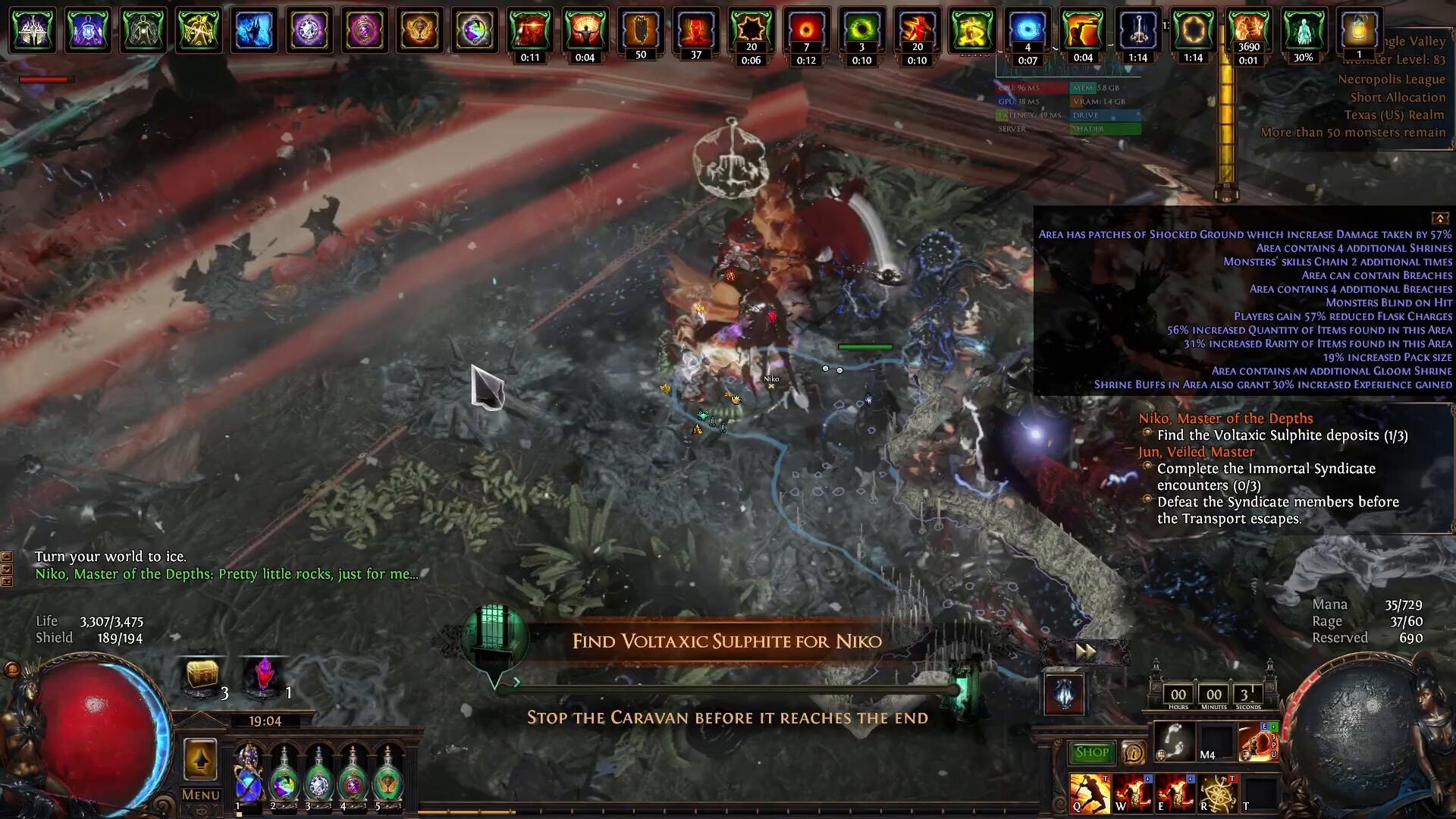
Task: Activate the leaping warrior skill on Q
Action: (x=1089, y=793)
